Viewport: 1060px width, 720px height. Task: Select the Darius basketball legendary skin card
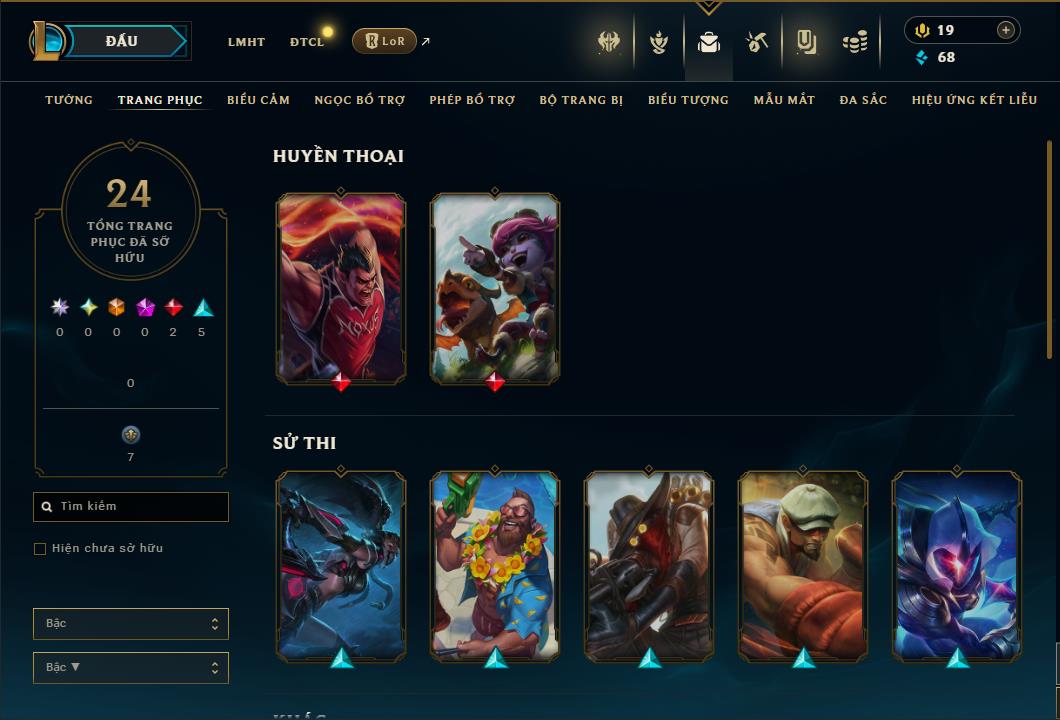click(x=341, y=288)
